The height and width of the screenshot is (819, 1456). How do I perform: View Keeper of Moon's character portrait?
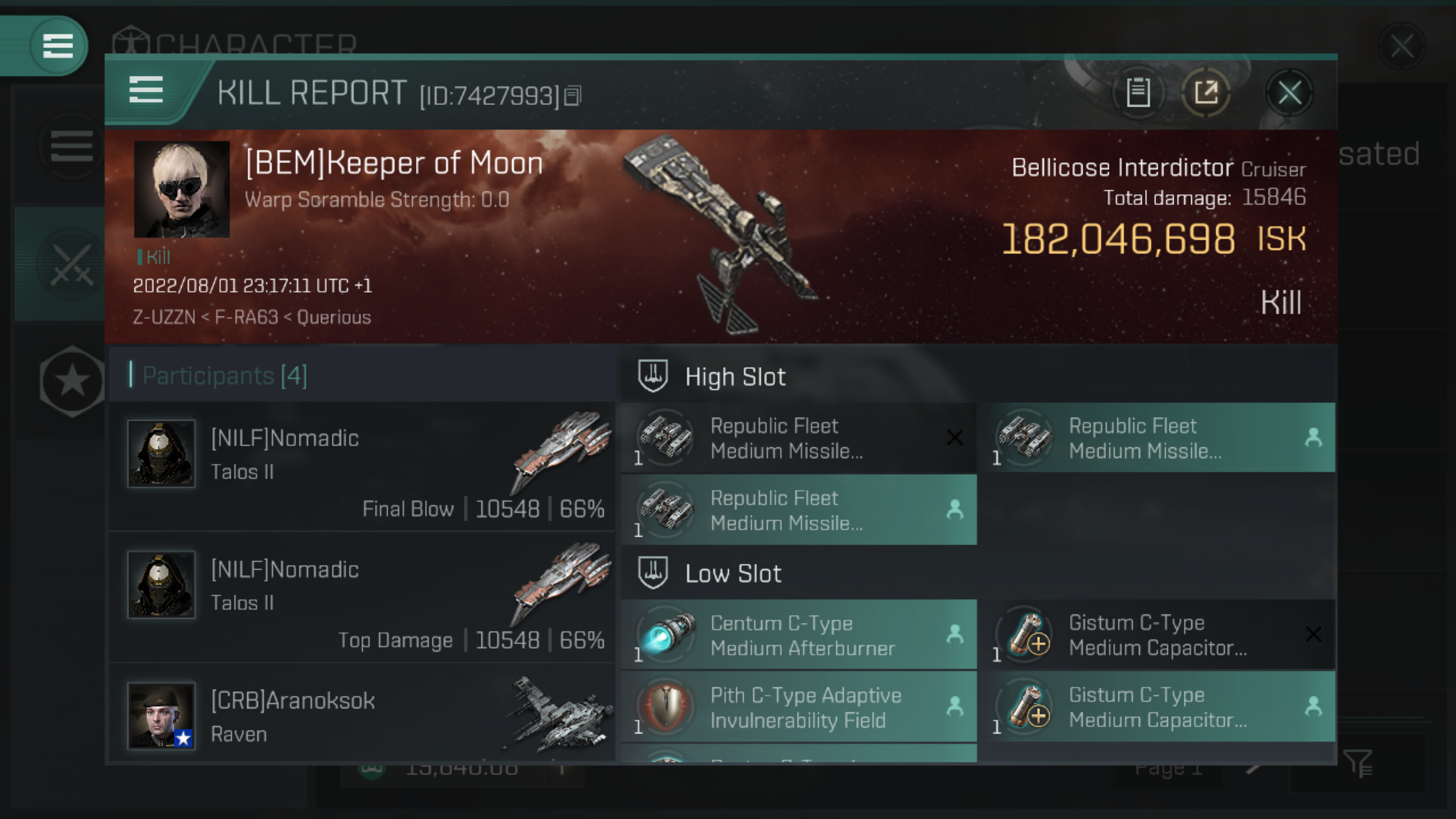click(182, 189)
